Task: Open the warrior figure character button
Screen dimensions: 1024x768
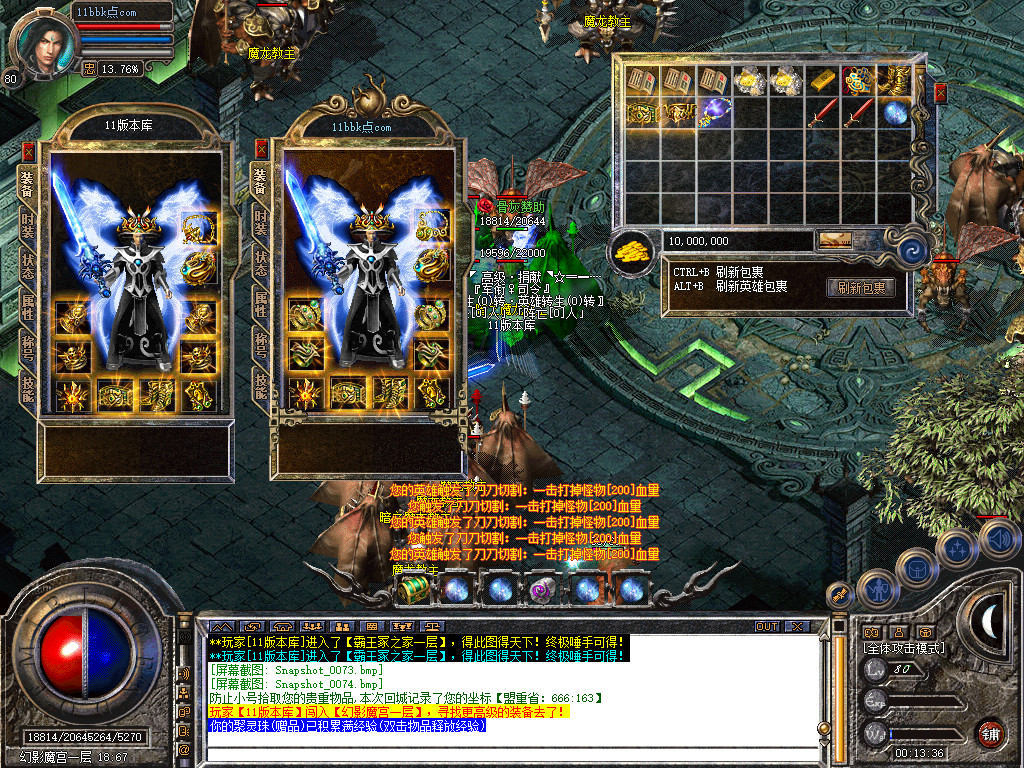Action: 875,590
